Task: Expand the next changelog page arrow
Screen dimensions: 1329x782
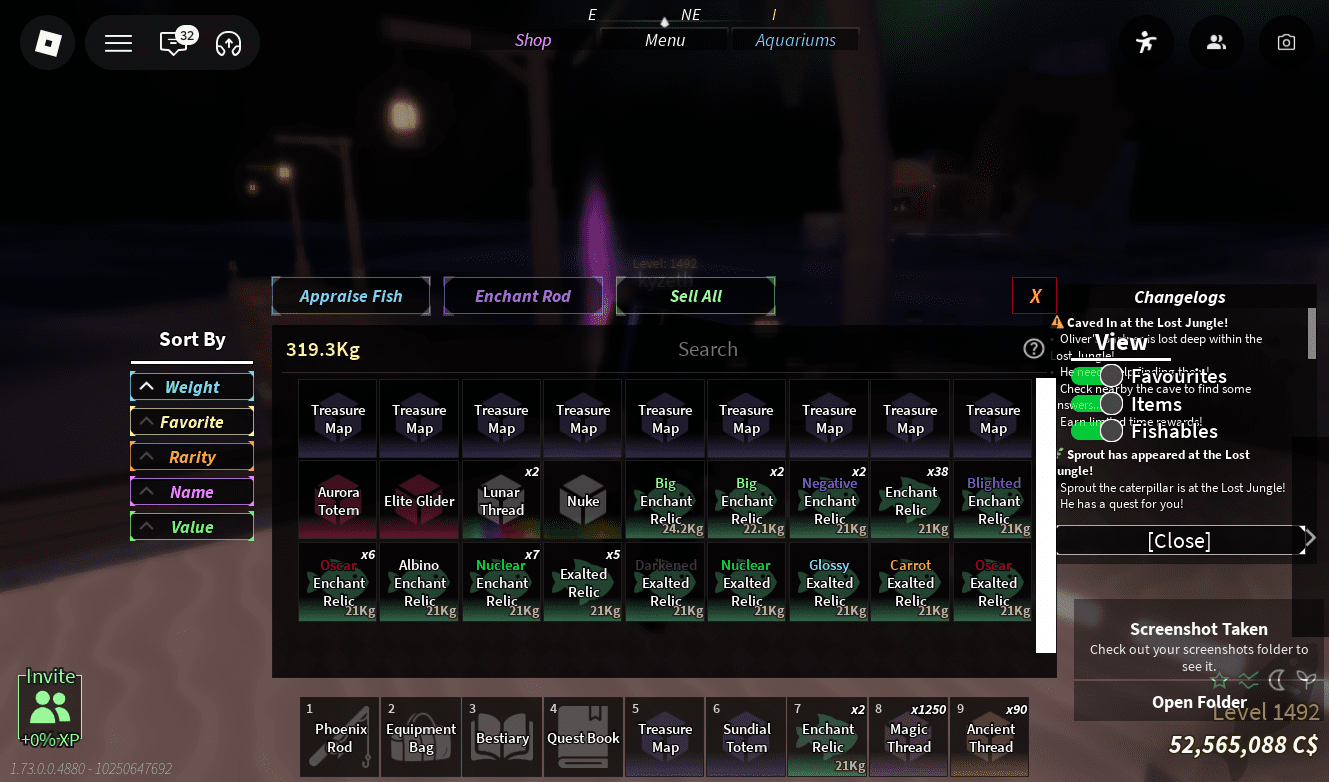Action: pyautogui.click(x=1311, y=536)
